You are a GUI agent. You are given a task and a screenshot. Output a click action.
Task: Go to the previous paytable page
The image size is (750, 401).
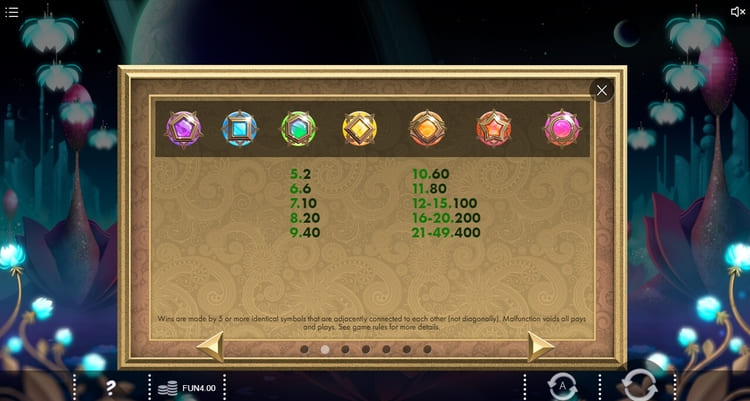(x=210, y=347)
